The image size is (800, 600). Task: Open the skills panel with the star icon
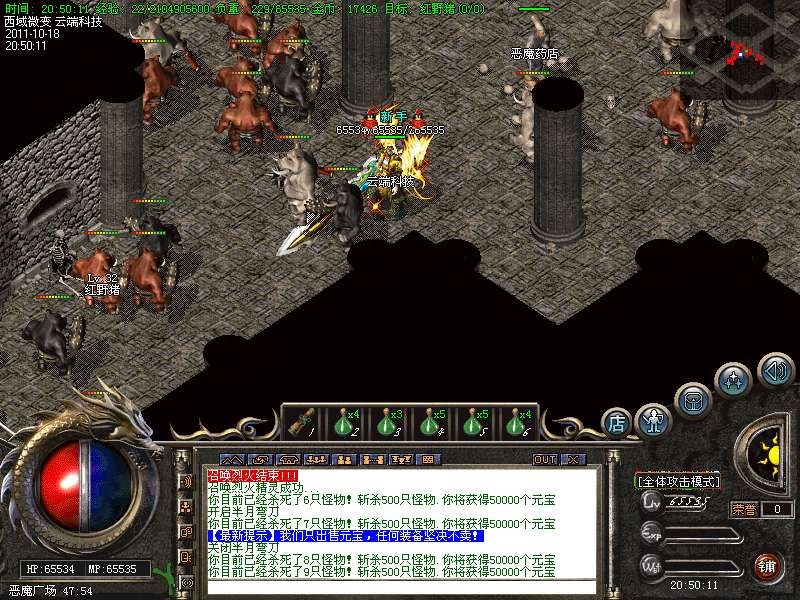(733, 381)
